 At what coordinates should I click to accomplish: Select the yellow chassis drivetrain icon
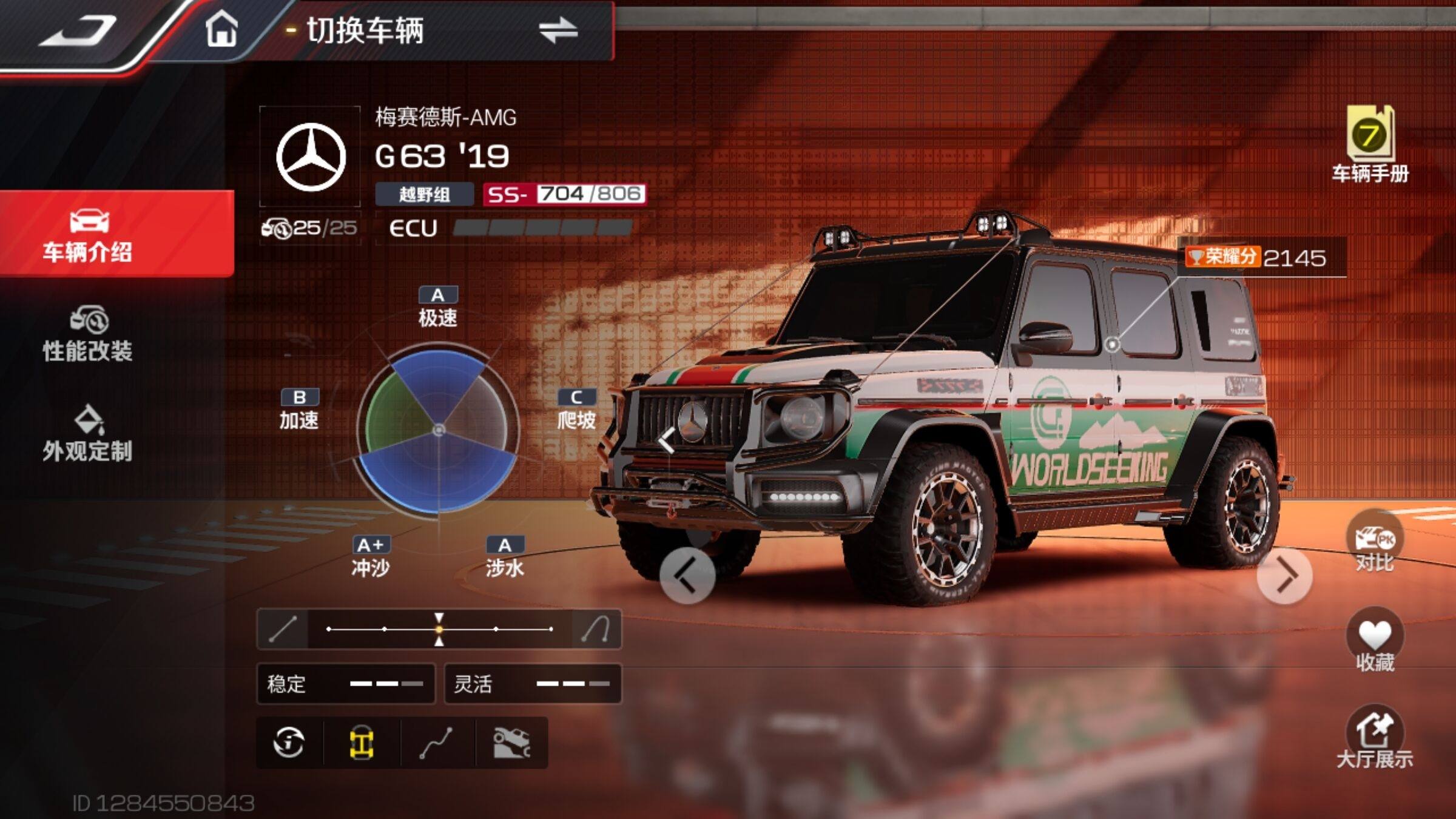(x=362, y=743)
